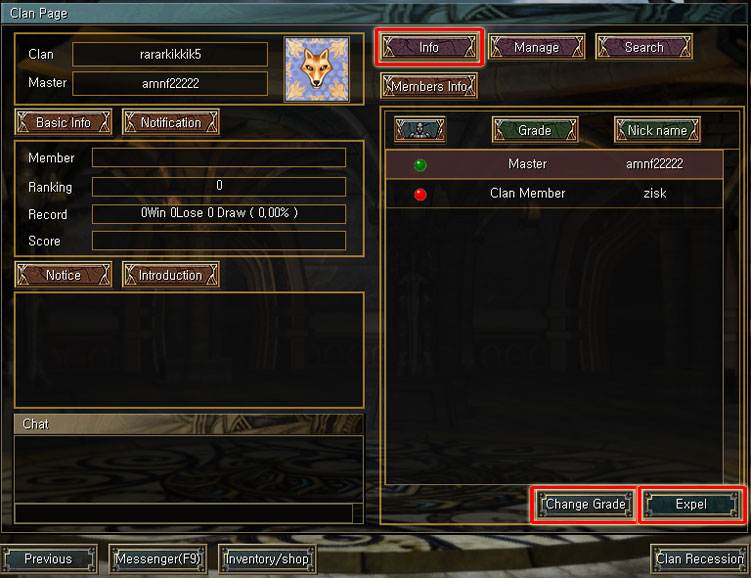Sort members by Nick name column

(x=657, y=130)
